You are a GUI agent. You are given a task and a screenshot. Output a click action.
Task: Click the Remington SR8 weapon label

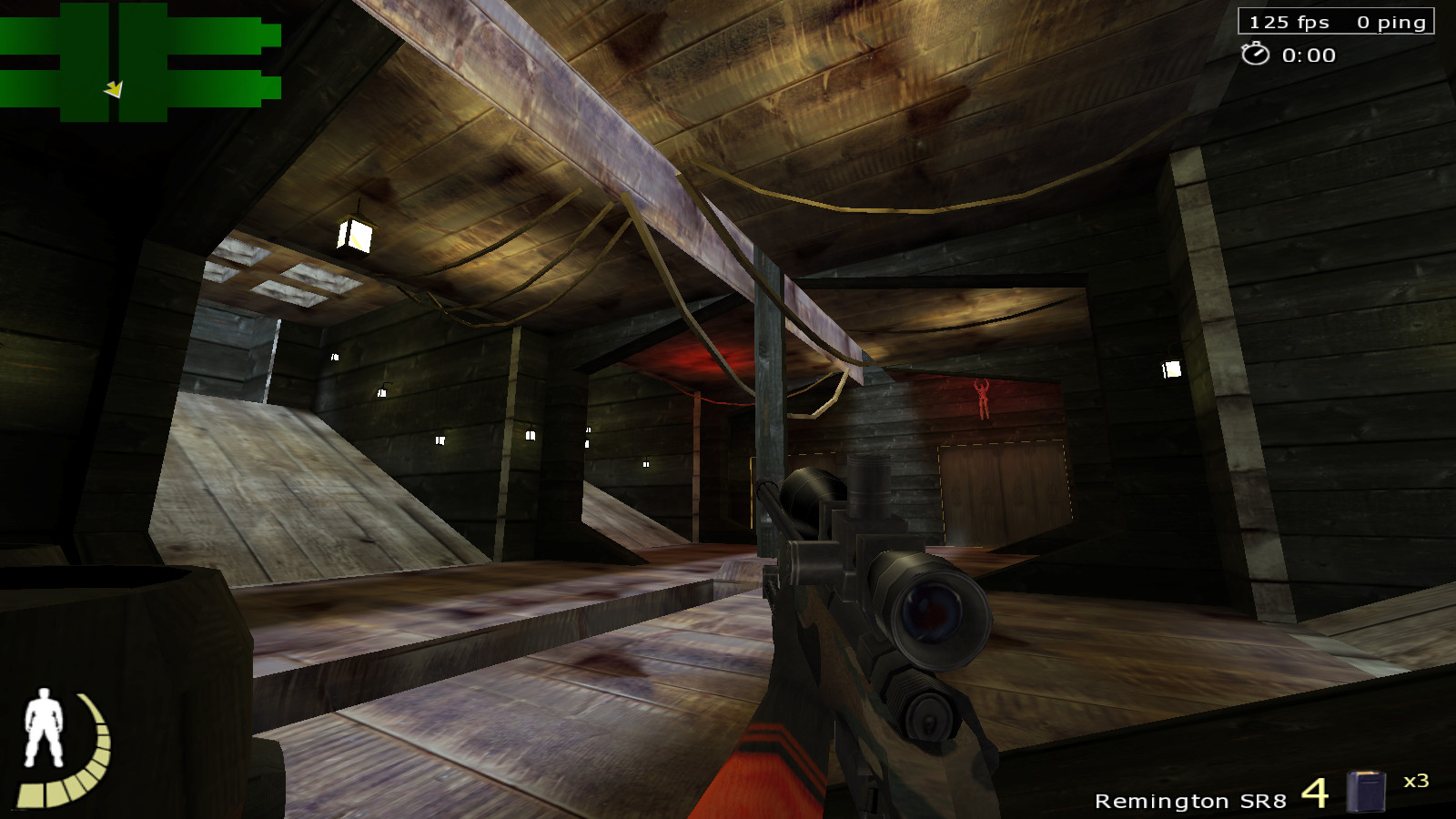1189,801
